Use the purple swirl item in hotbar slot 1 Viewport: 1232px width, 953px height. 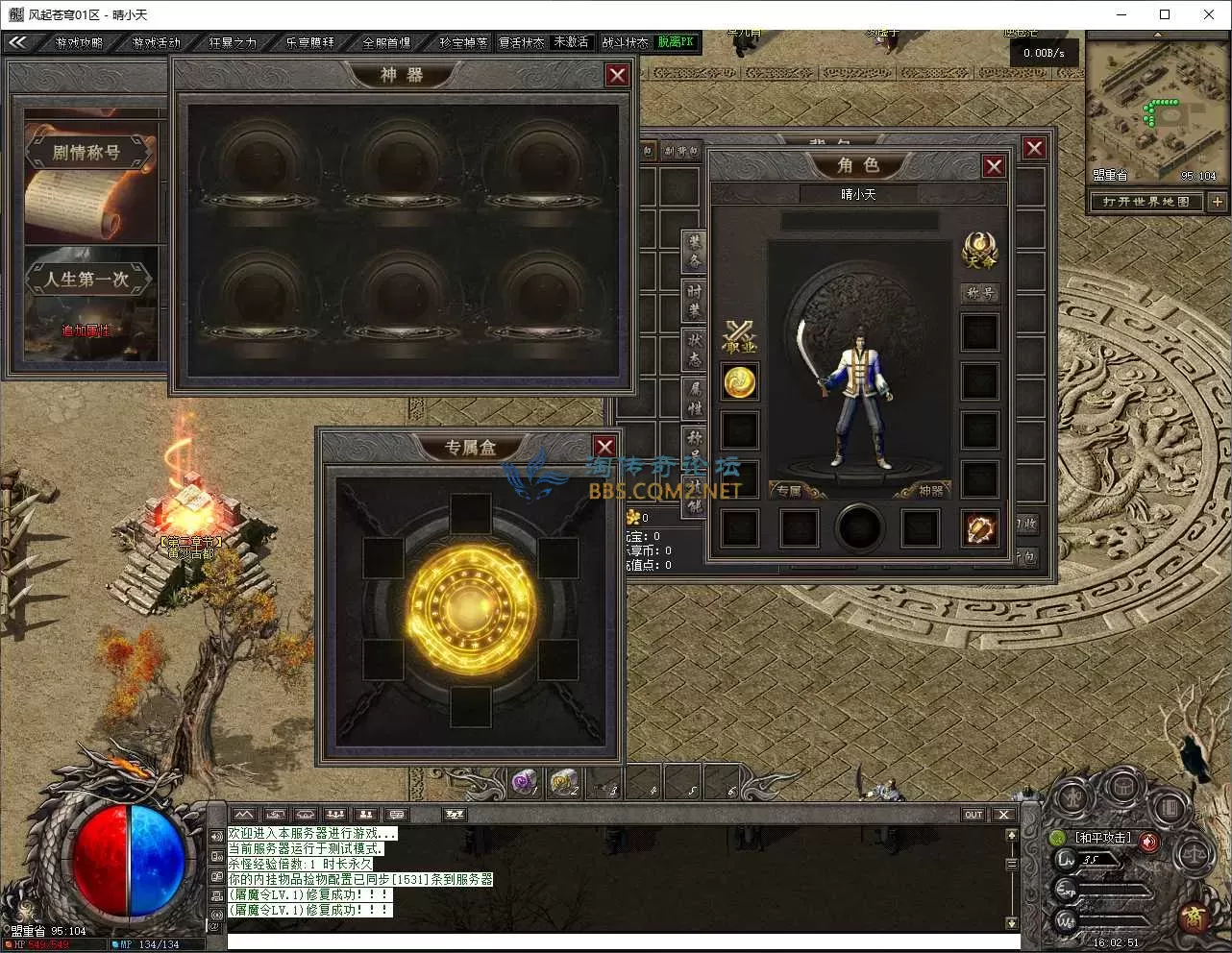coord(525,783)
